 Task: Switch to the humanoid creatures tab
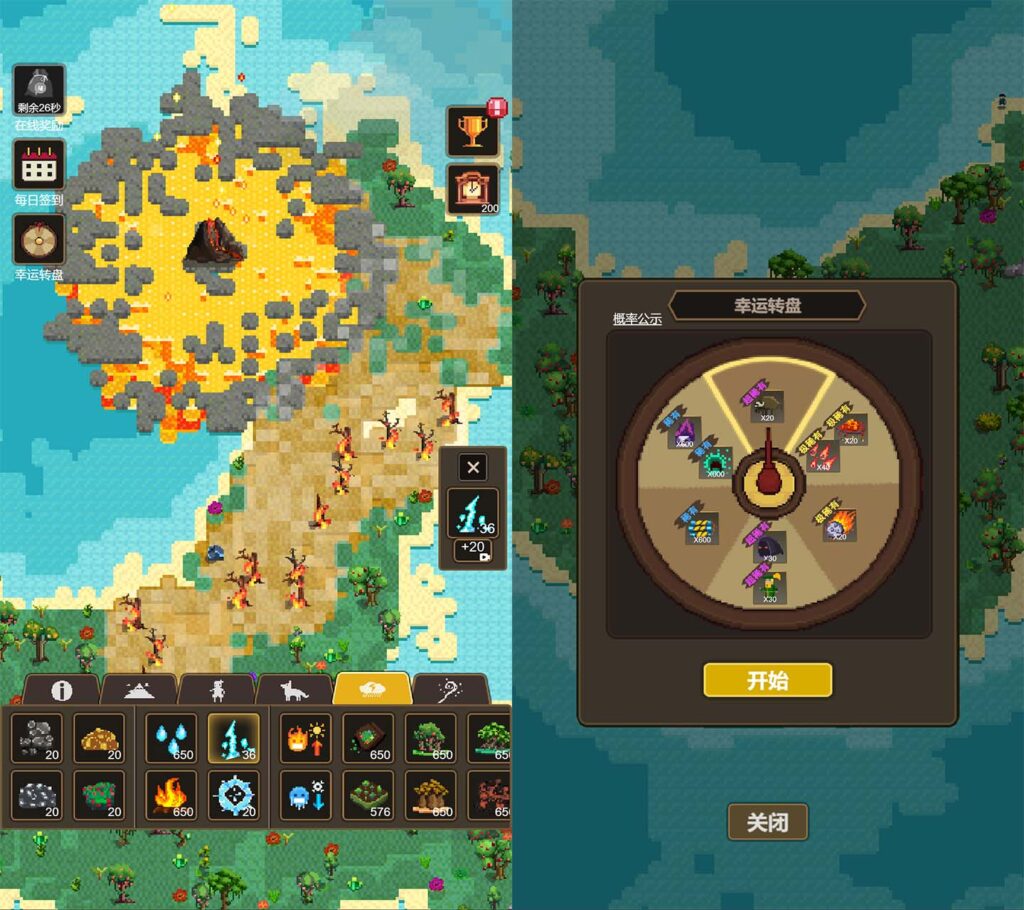(x=216, y=690)
